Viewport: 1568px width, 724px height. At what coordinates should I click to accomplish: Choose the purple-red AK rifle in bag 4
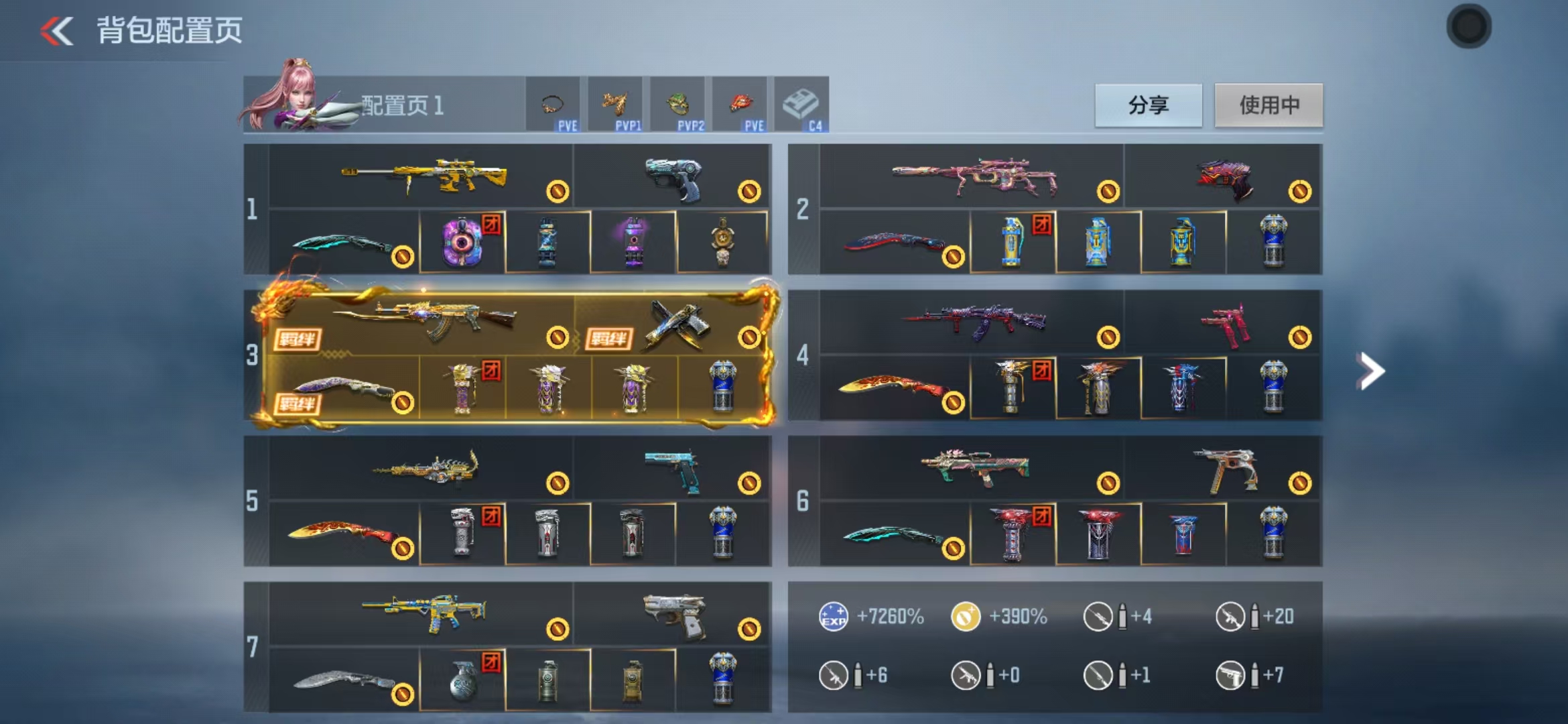pyautogui.click(x=974, y=320)
